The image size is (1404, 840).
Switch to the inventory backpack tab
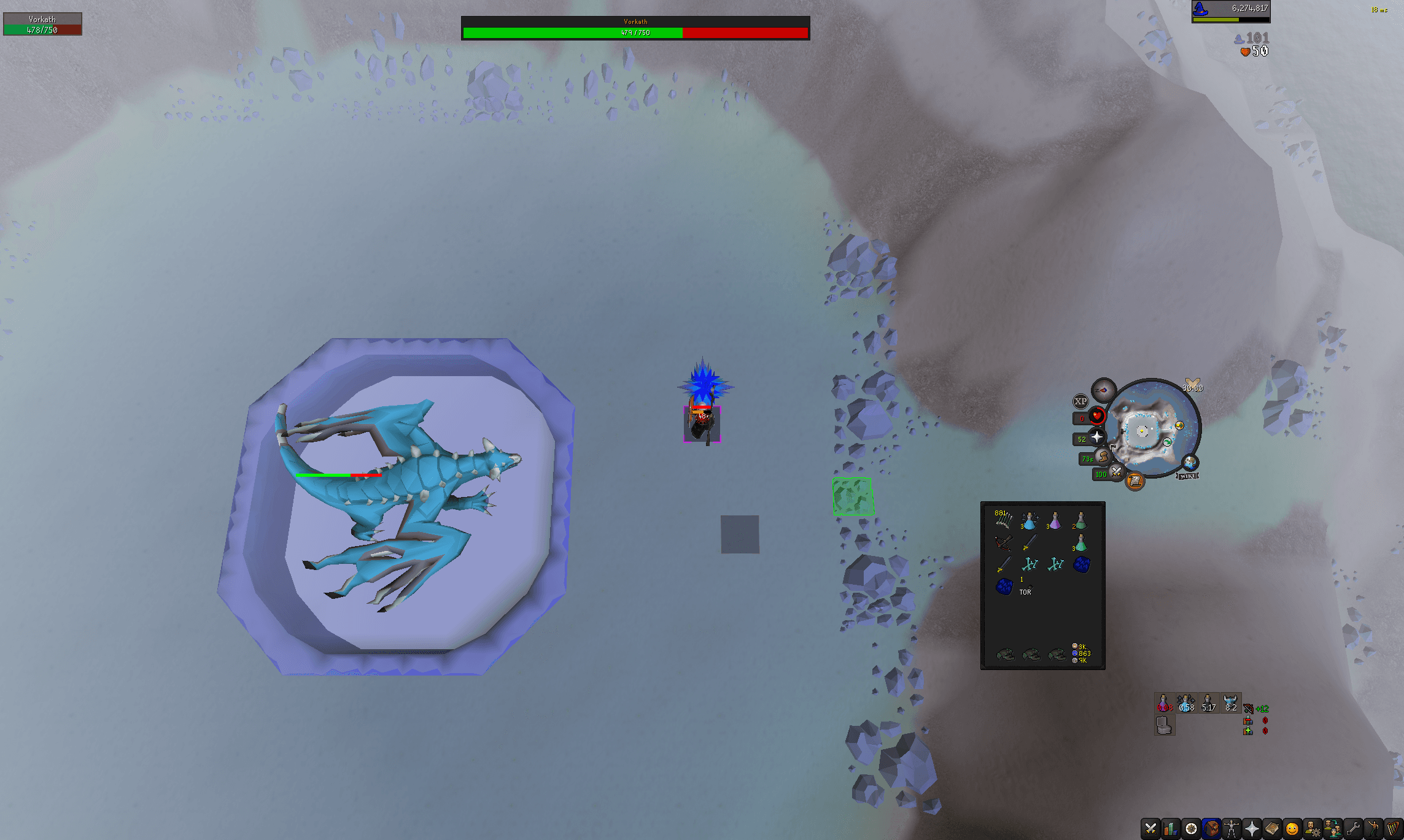tap(1211, 828)
